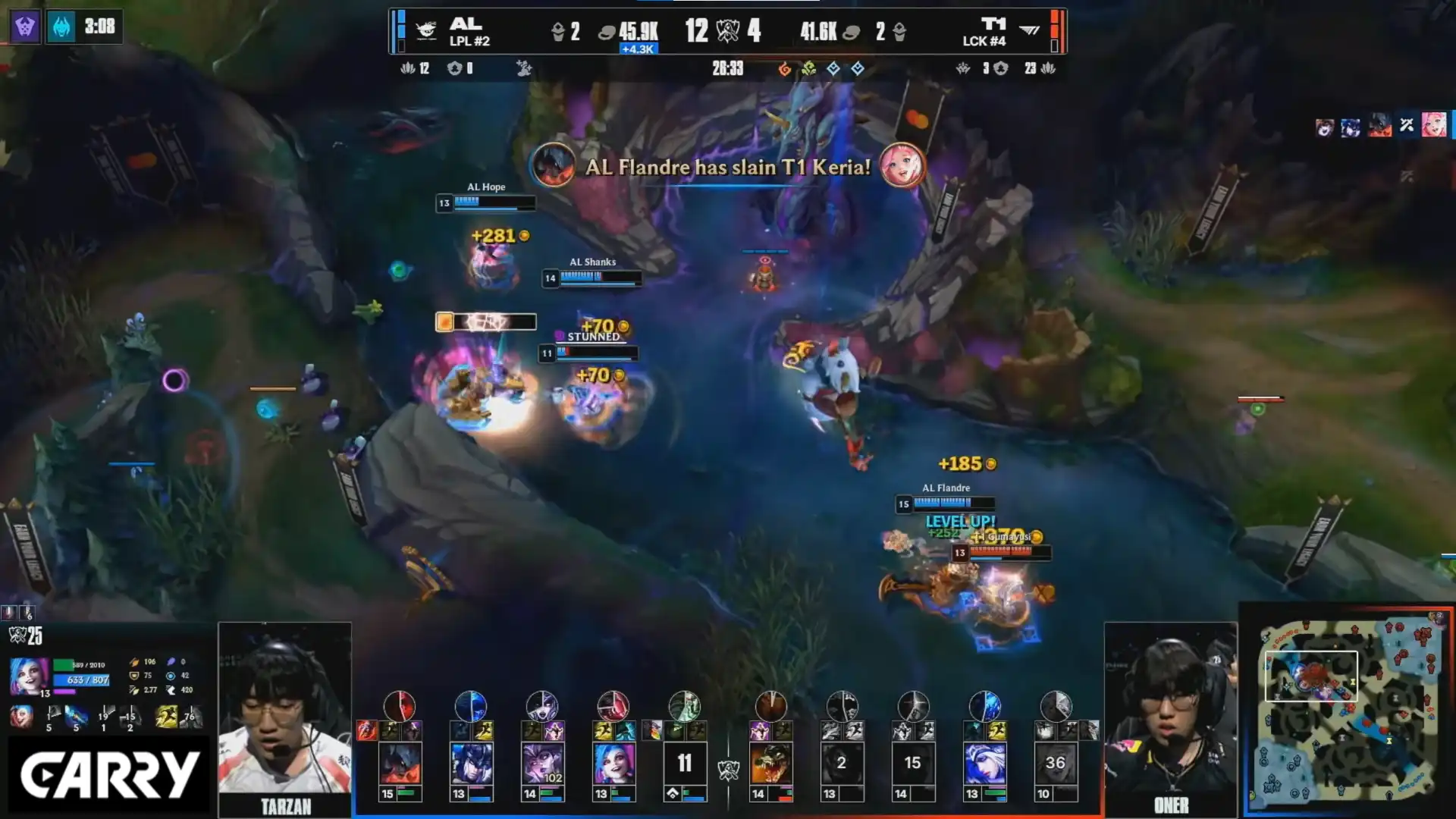Click the dead champion tile showing 11
The image size is (1456, 819).
click(685, 763)
